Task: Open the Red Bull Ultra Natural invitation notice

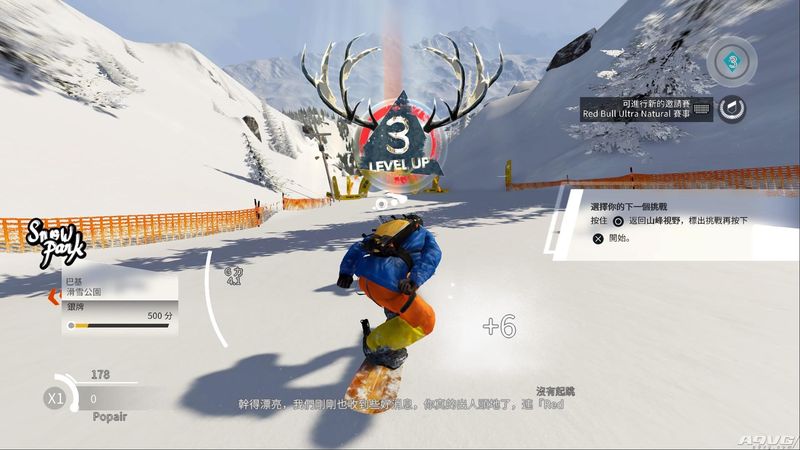Action: pyautogui.click(x=646, y=109)
